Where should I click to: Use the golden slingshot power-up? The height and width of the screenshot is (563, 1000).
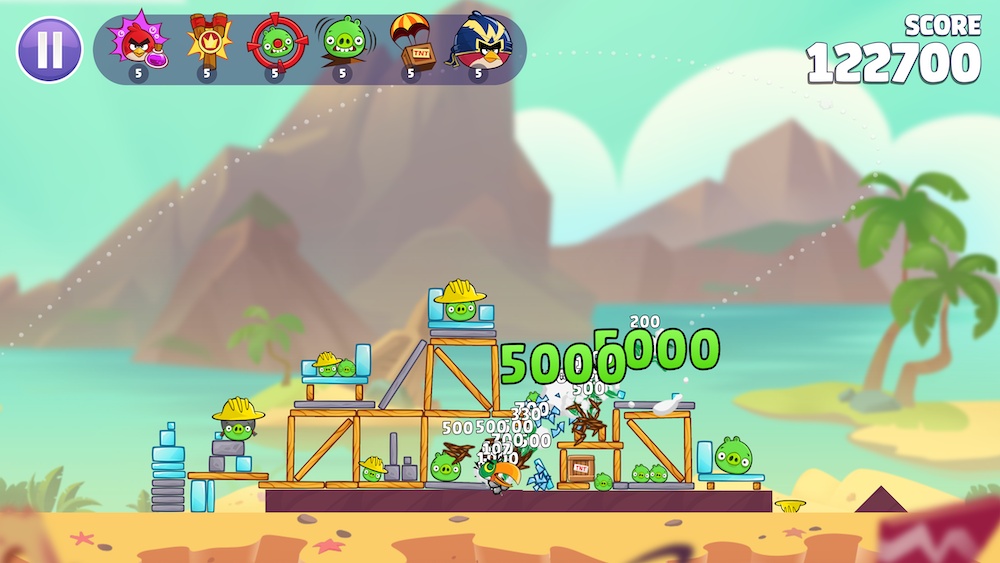(207, 42)
